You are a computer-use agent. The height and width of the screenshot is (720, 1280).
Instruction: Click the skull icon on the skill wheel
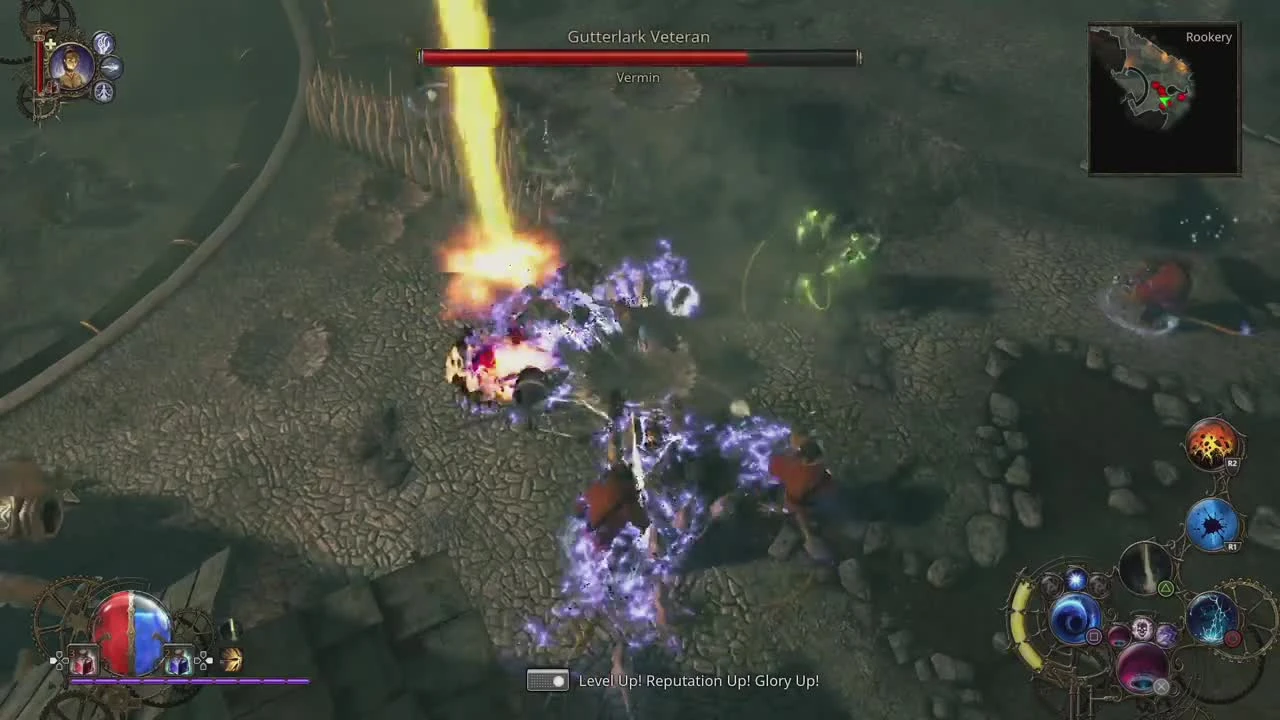pyautogui.click(x=1142, y=631)
